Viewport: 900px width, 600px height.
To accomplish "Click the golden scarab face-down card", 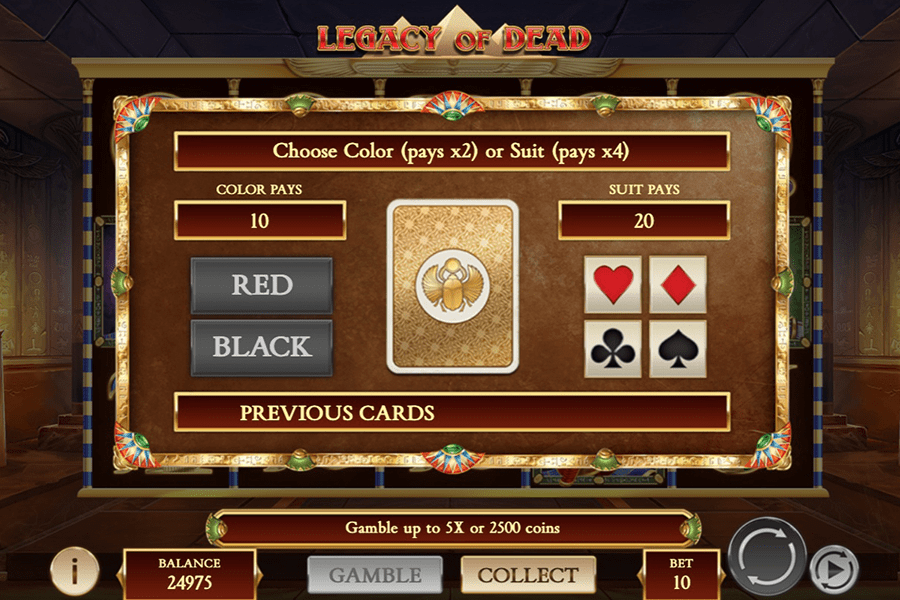I will (452, 285).
